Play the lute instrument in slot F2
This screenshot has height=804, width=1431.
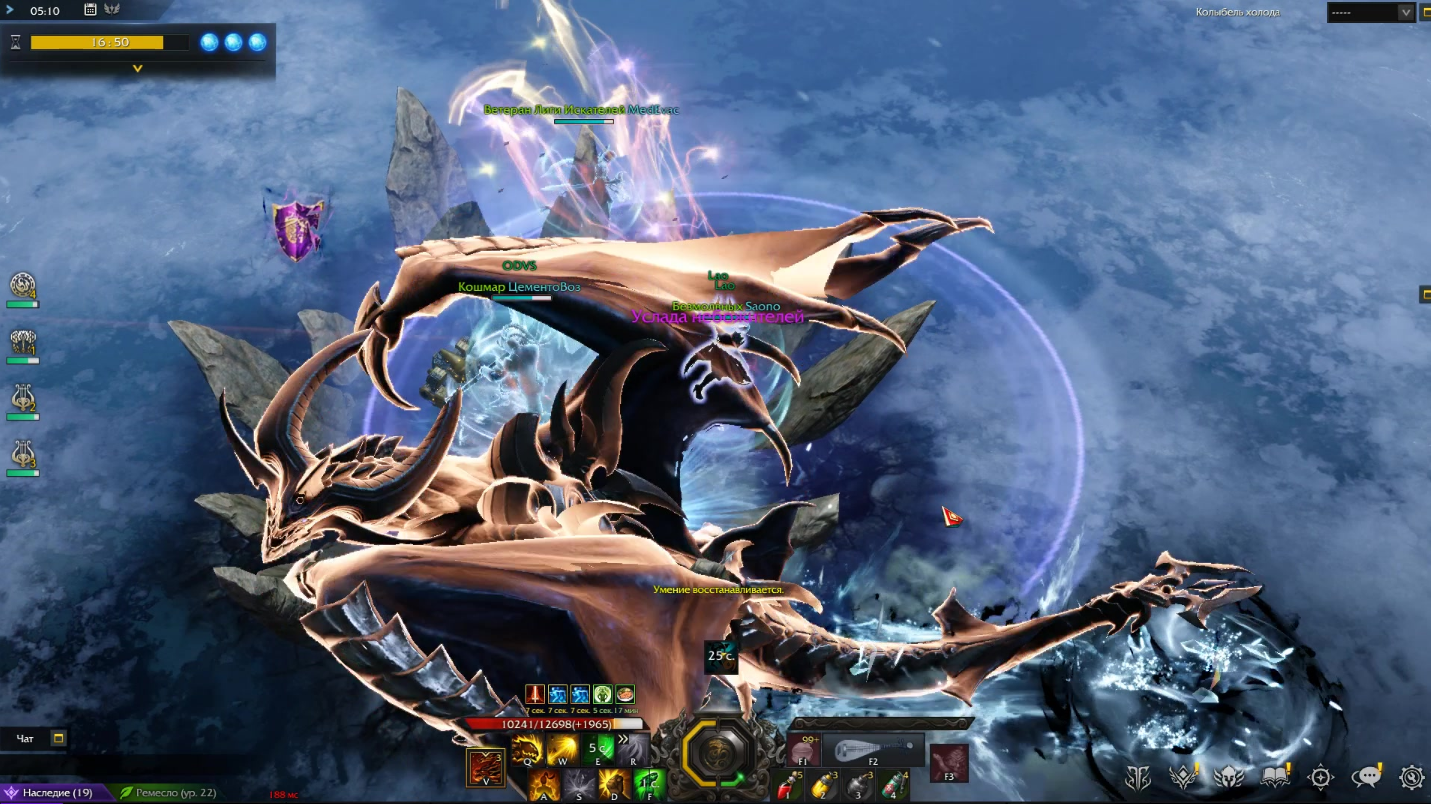coord(873,748)
